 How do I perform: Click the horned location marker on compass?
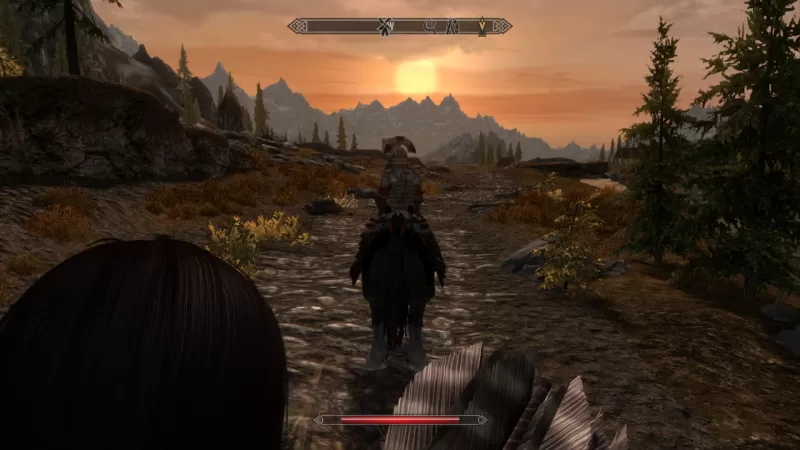click(x=431, y=26)
